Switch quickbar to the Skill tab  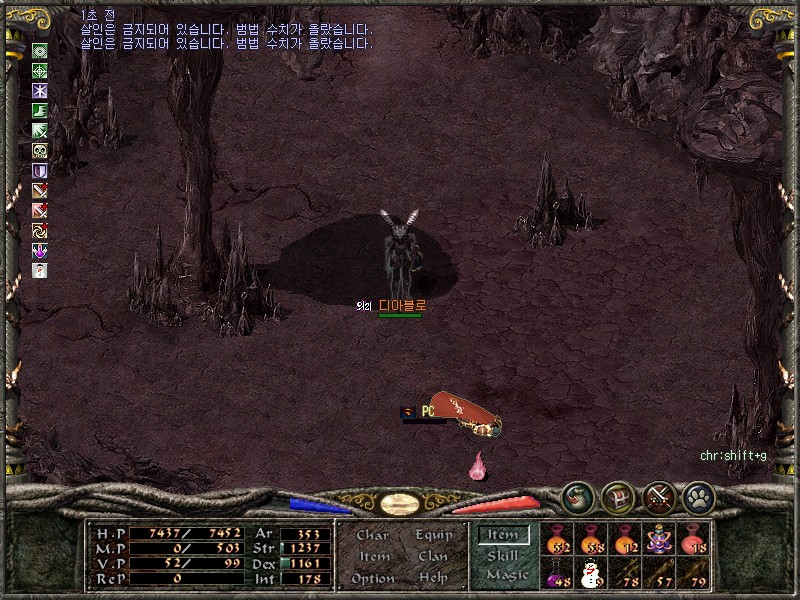coord(503,556)
